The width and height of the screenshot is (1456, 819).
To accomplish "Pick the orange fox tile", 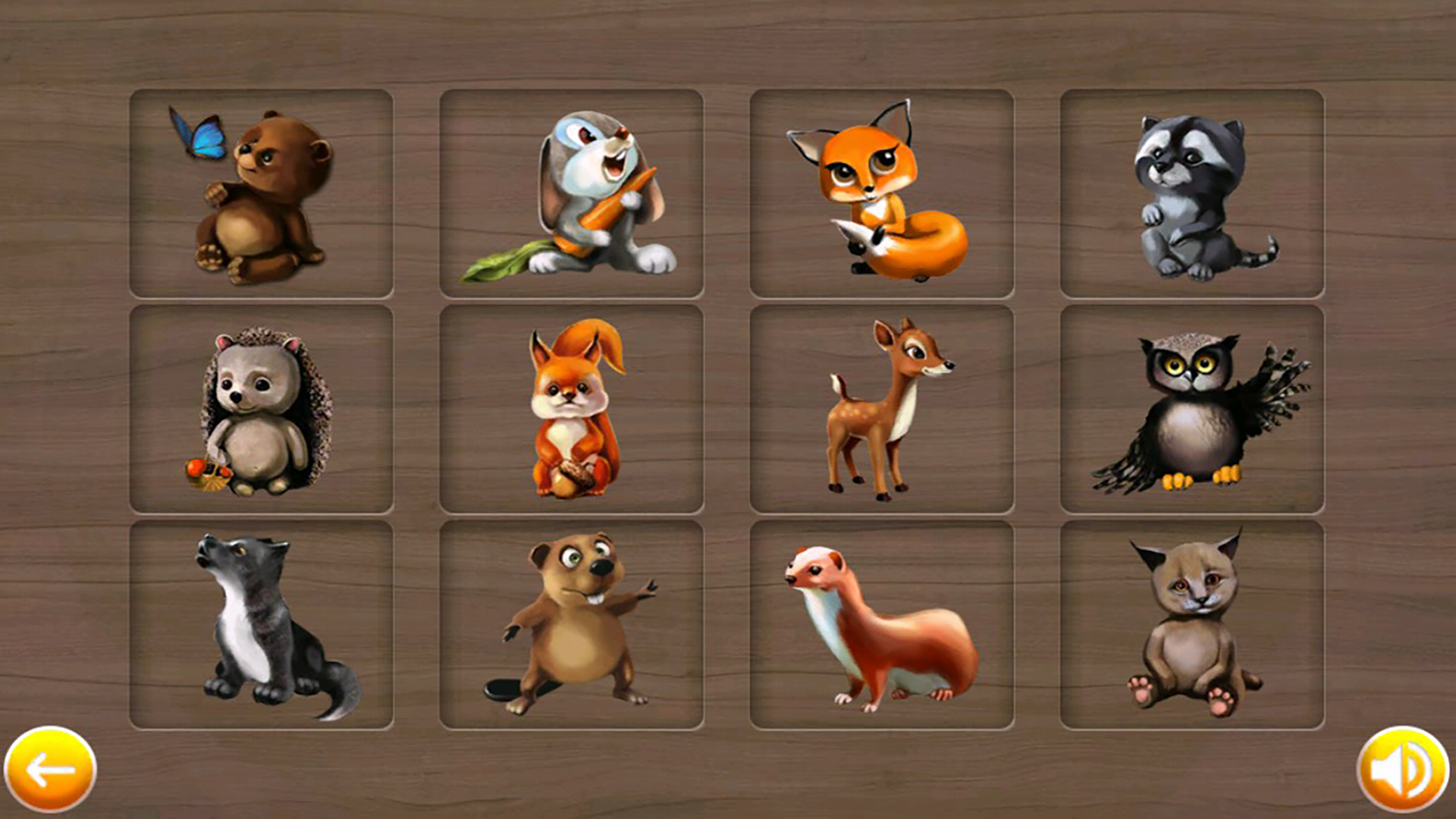I will [881, 194].
